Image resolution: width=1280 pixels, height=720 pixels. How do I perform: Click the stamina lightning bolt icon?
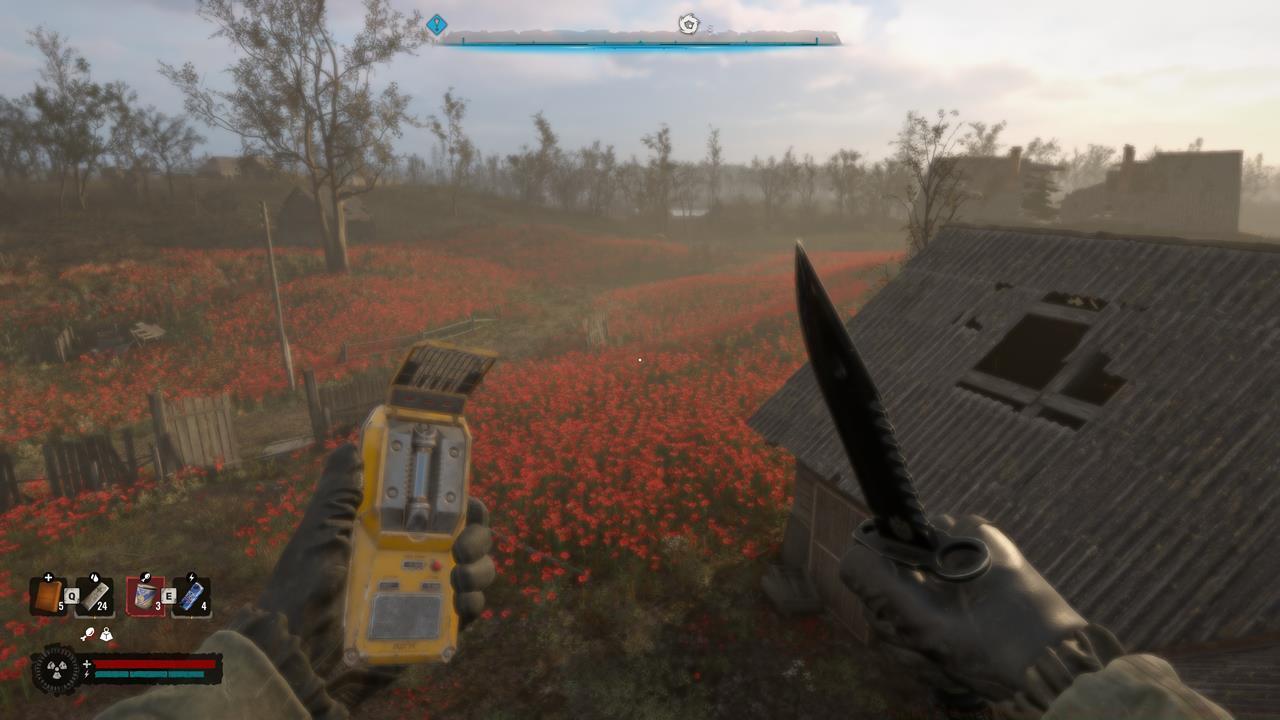87,674
